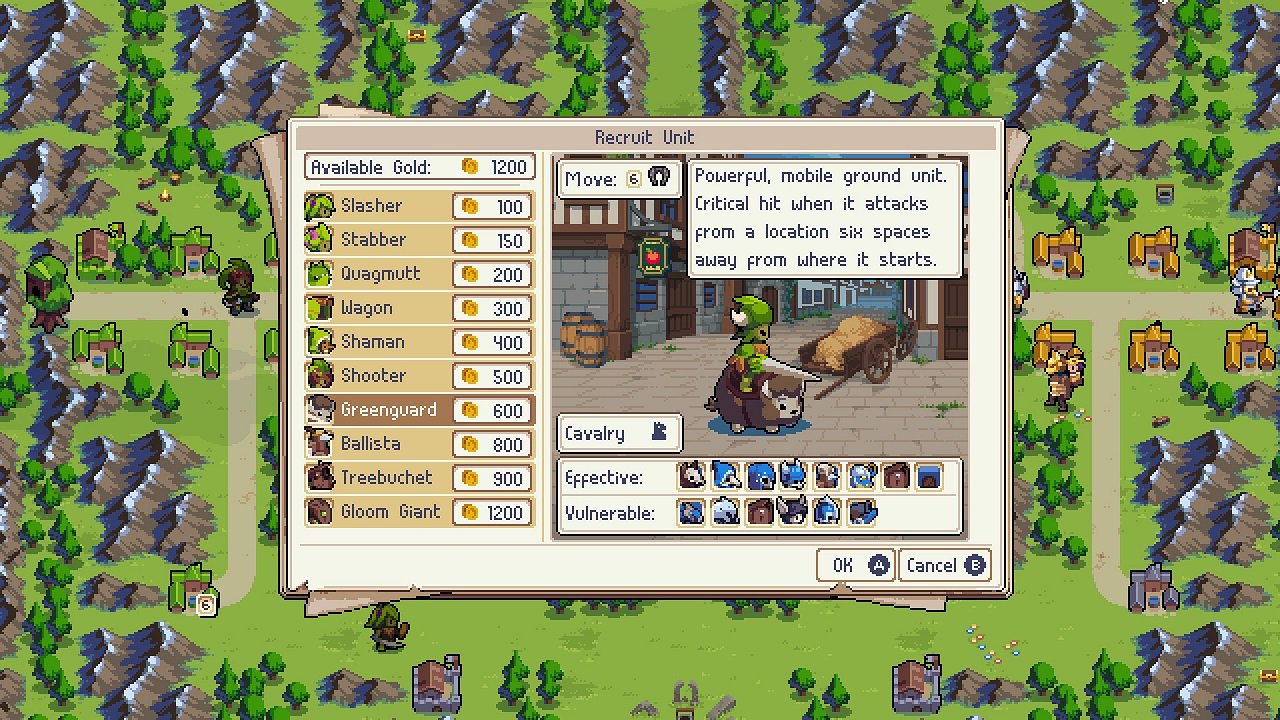Screen dimensions: 1280x720
Task: Click the last unit icon in the Vulnerable row
Action: point(860,512)
